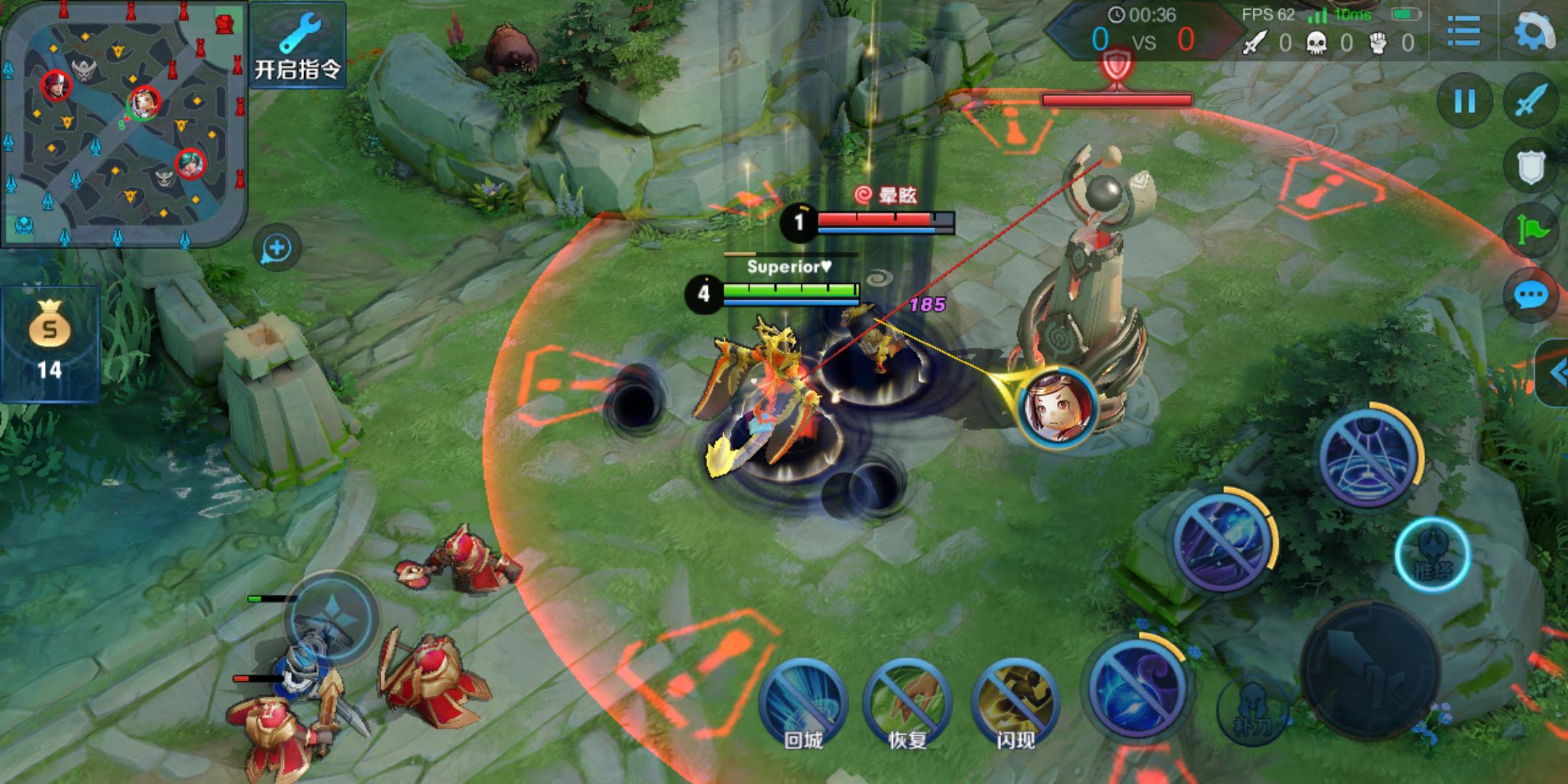The height and width of the screenshot is (784, 1568).
Task: Open the minimap in the corner
Action: click(123, 123)
